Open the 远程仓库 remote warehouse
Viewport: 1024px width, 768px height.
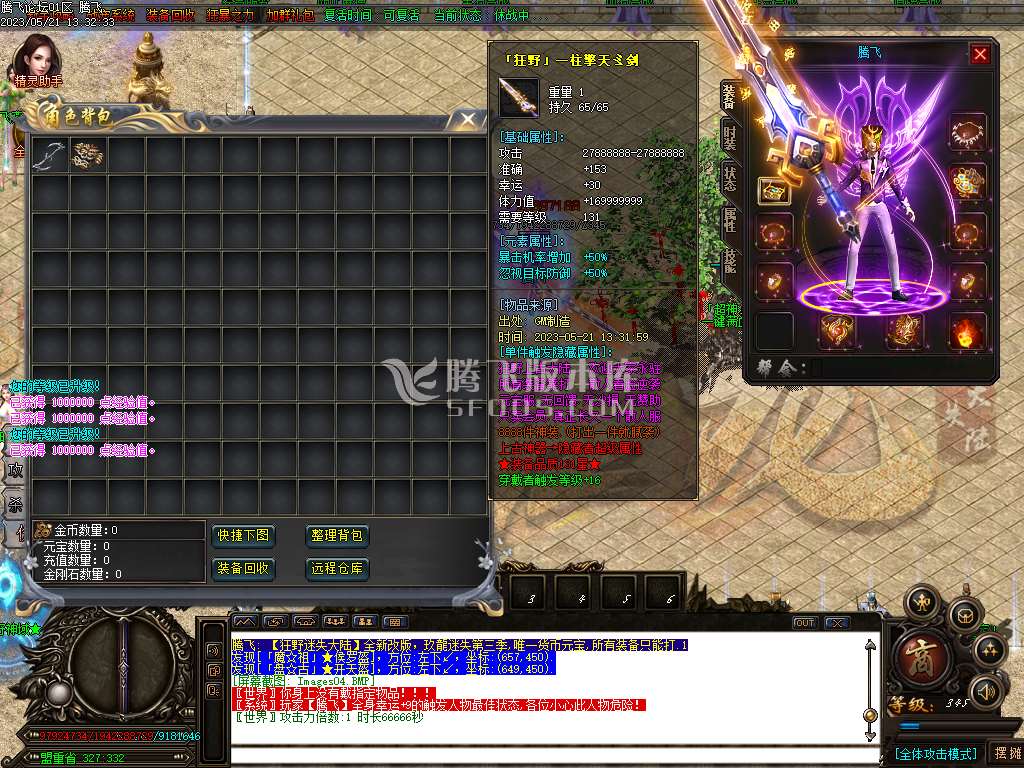(337, 569)
